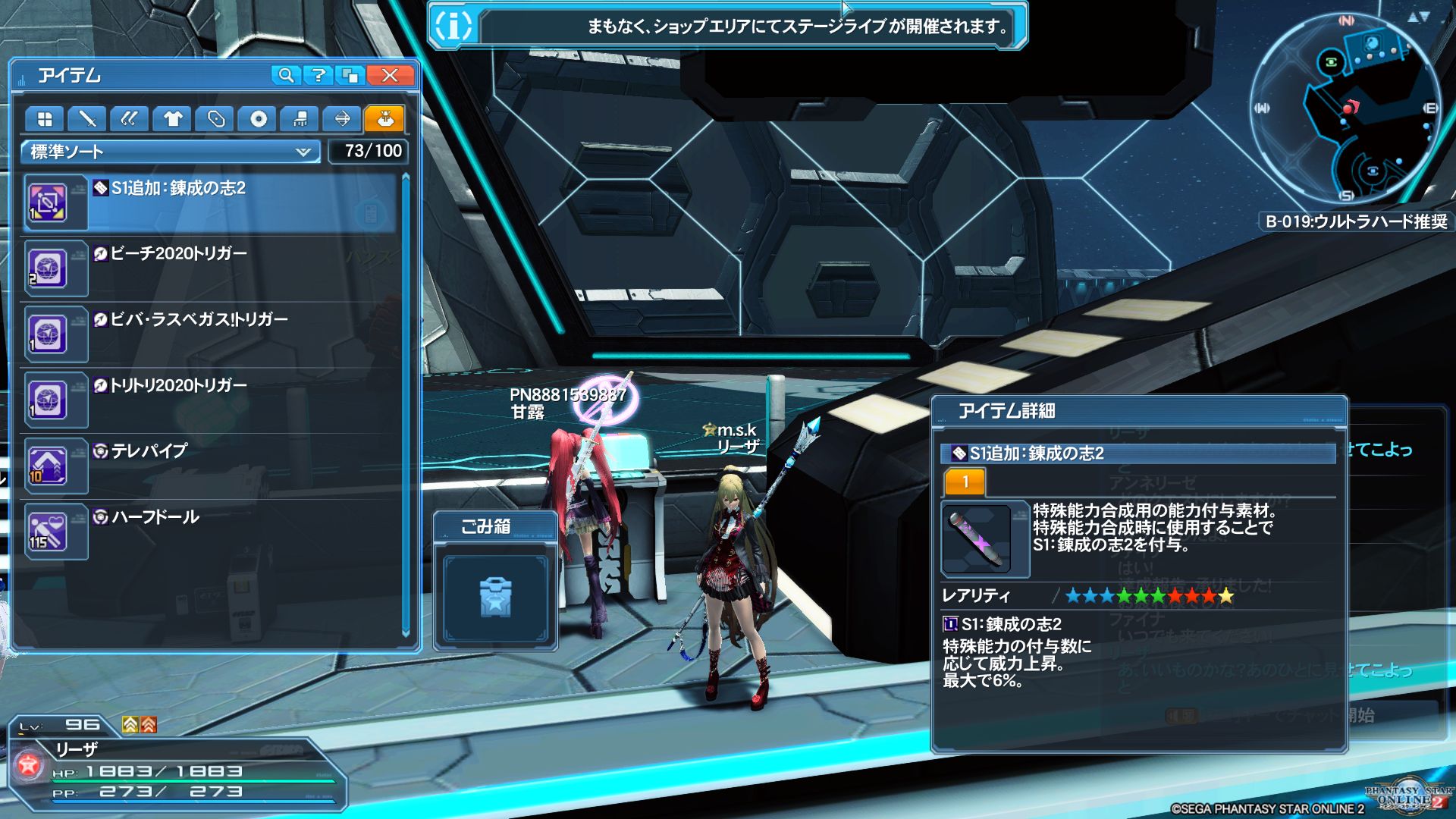
Task: Open the item search magnifier
Action: [286, 75]
